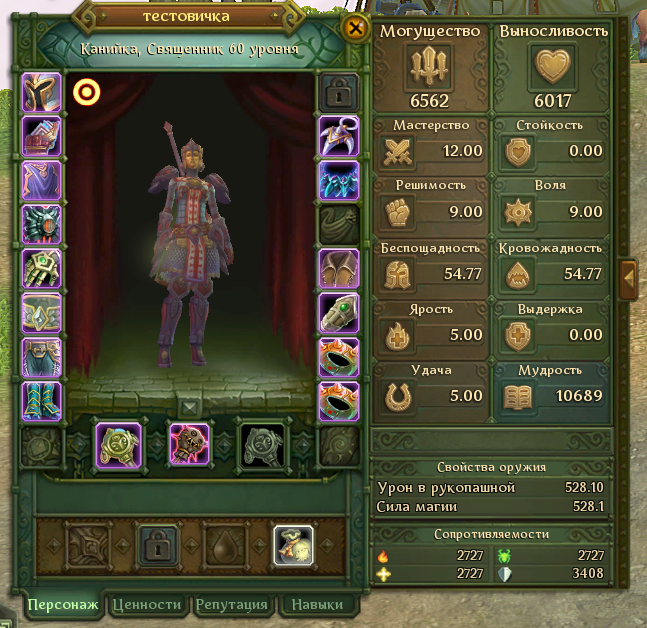Select the green gauntlets slot

(x=42, y=269)
